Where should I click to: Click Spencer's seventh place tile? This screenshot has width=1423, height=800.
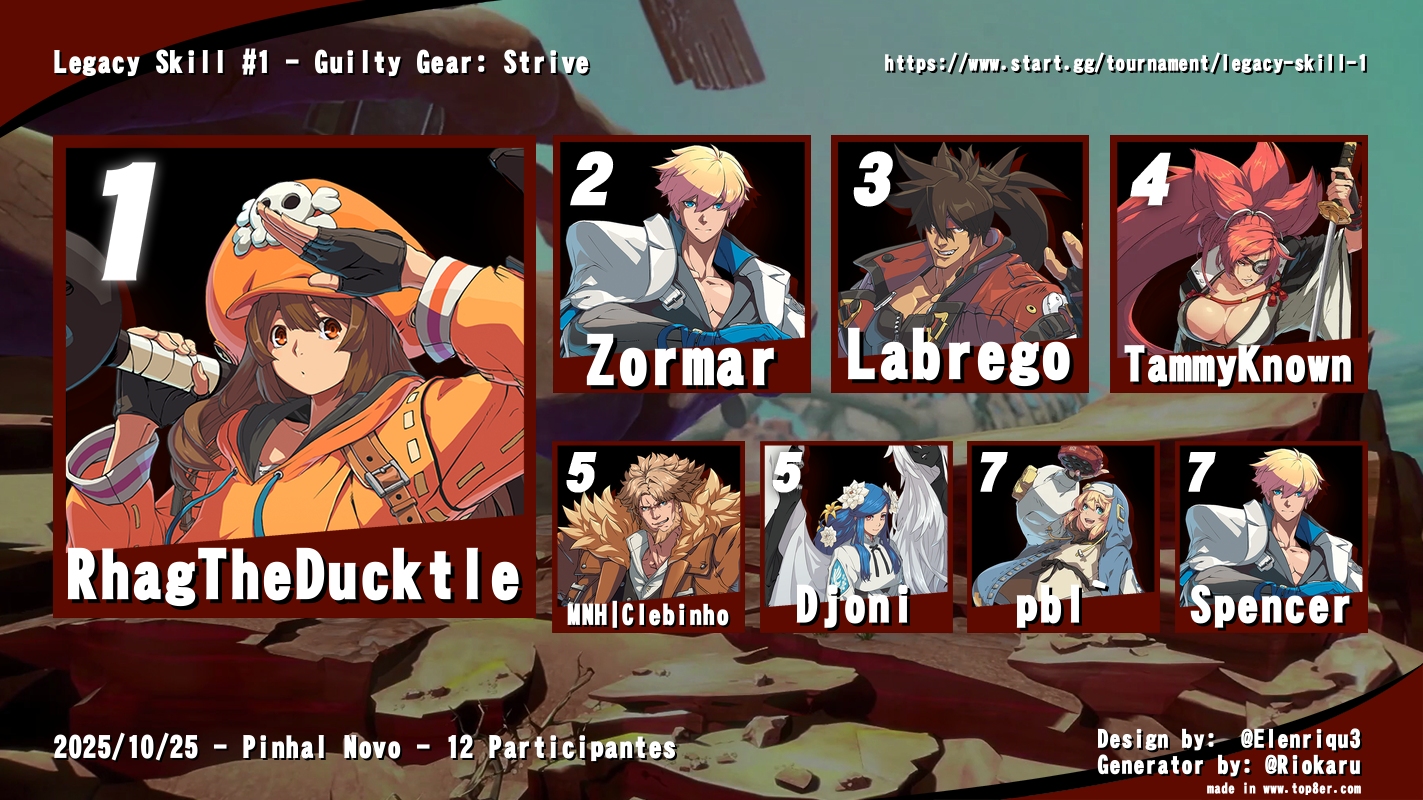pos(1270,536)
